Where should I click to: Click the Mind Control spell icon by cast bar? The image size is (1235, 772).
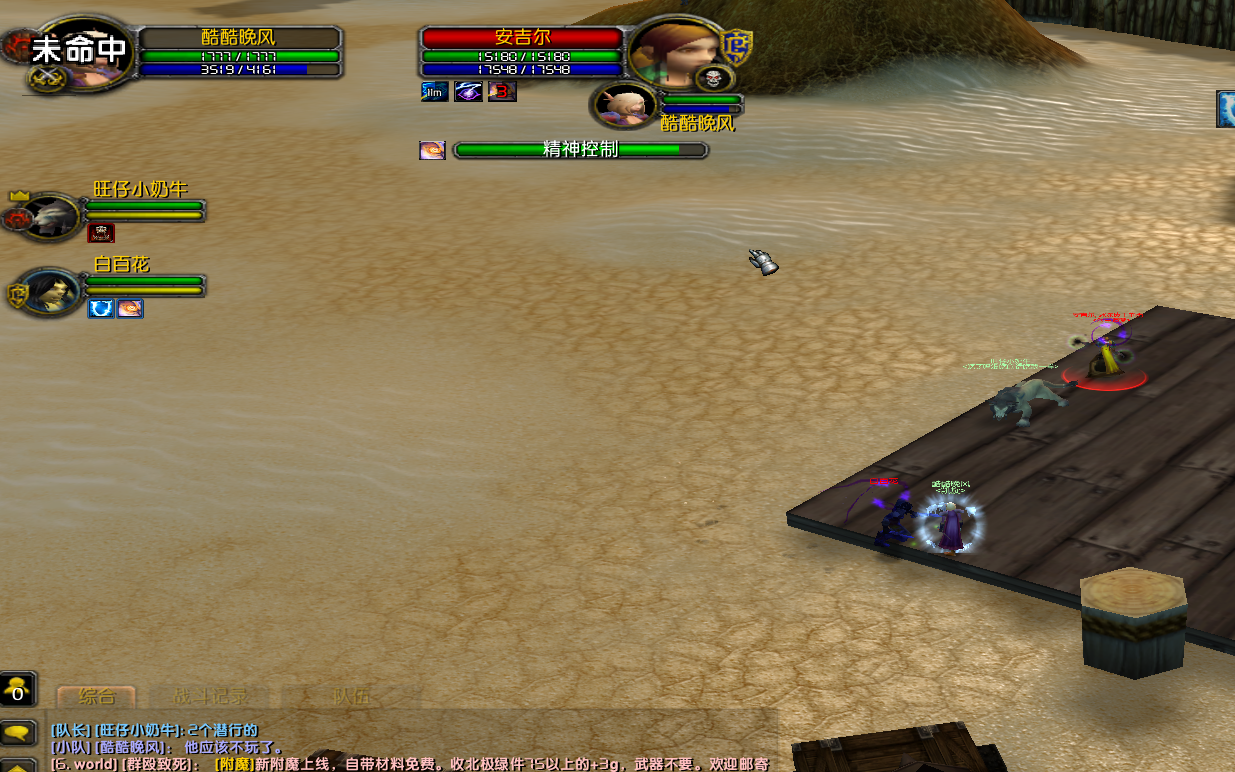click(x=432, y=151)
